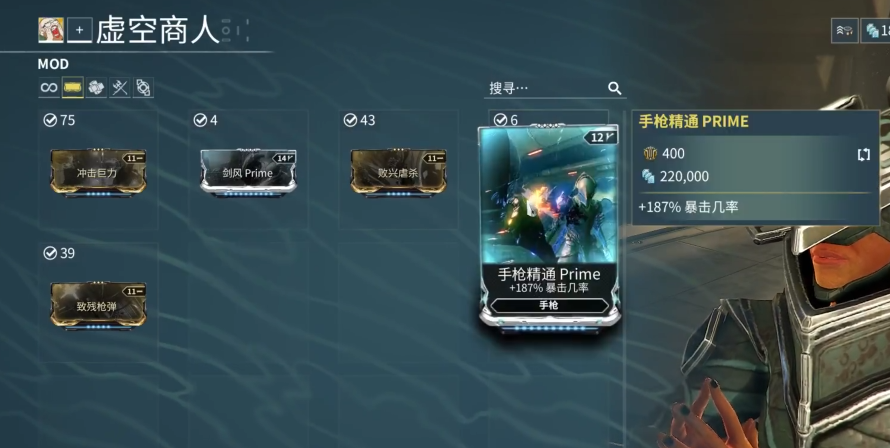Click the stacked-waves icon beside credits
This screenshot has width=890, height=448.
[x=844, y=30]
